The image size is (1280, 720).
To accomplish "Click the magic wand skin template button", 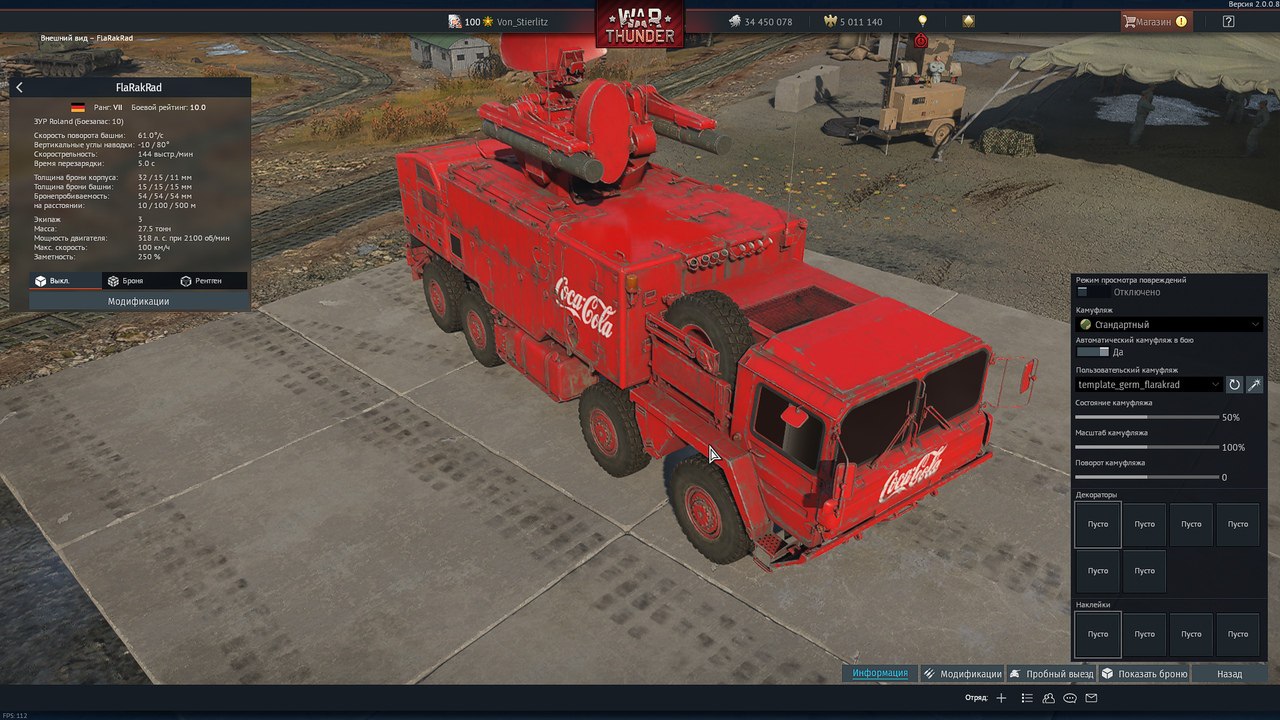I will coord(1254,384).
